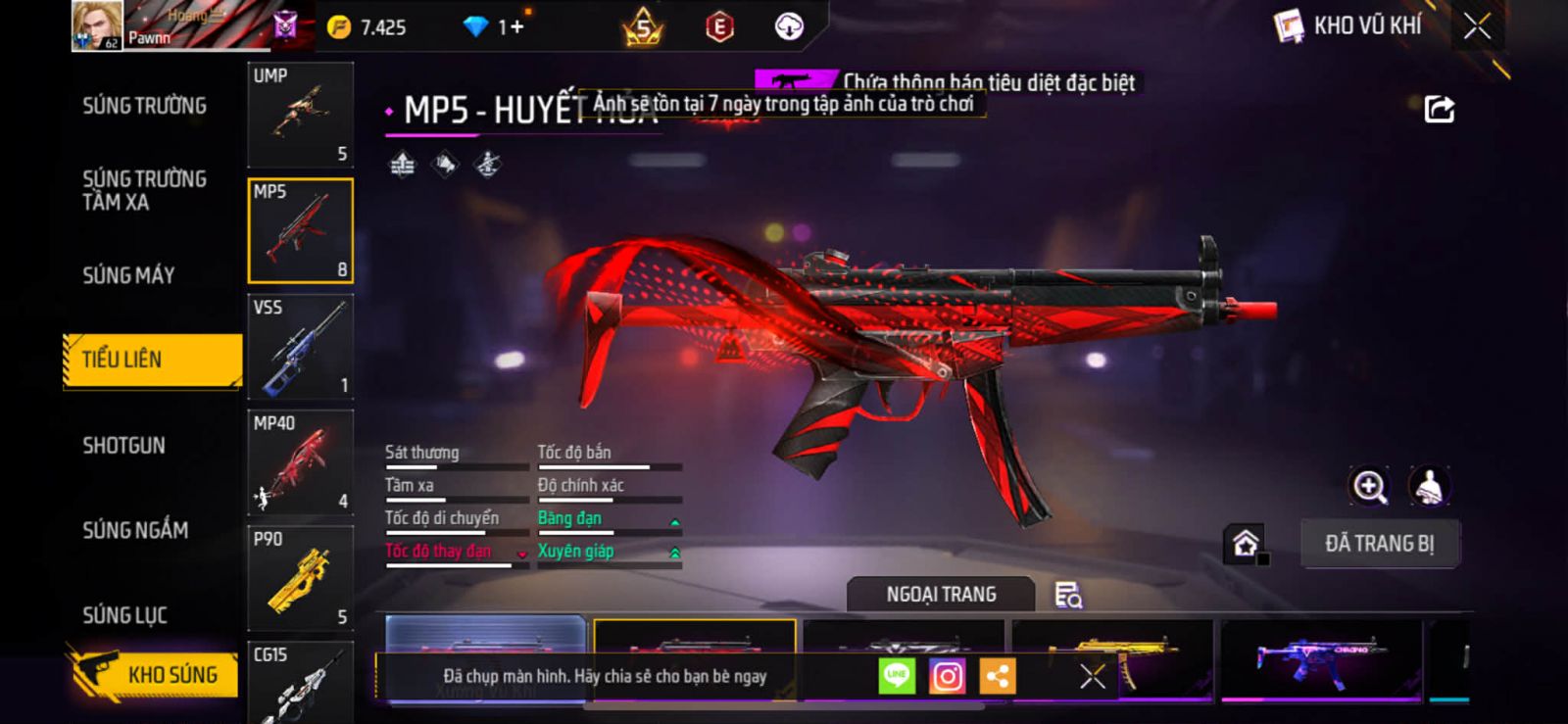
Task: Switch to Súng Ngắm category
Action: (135, 530)
